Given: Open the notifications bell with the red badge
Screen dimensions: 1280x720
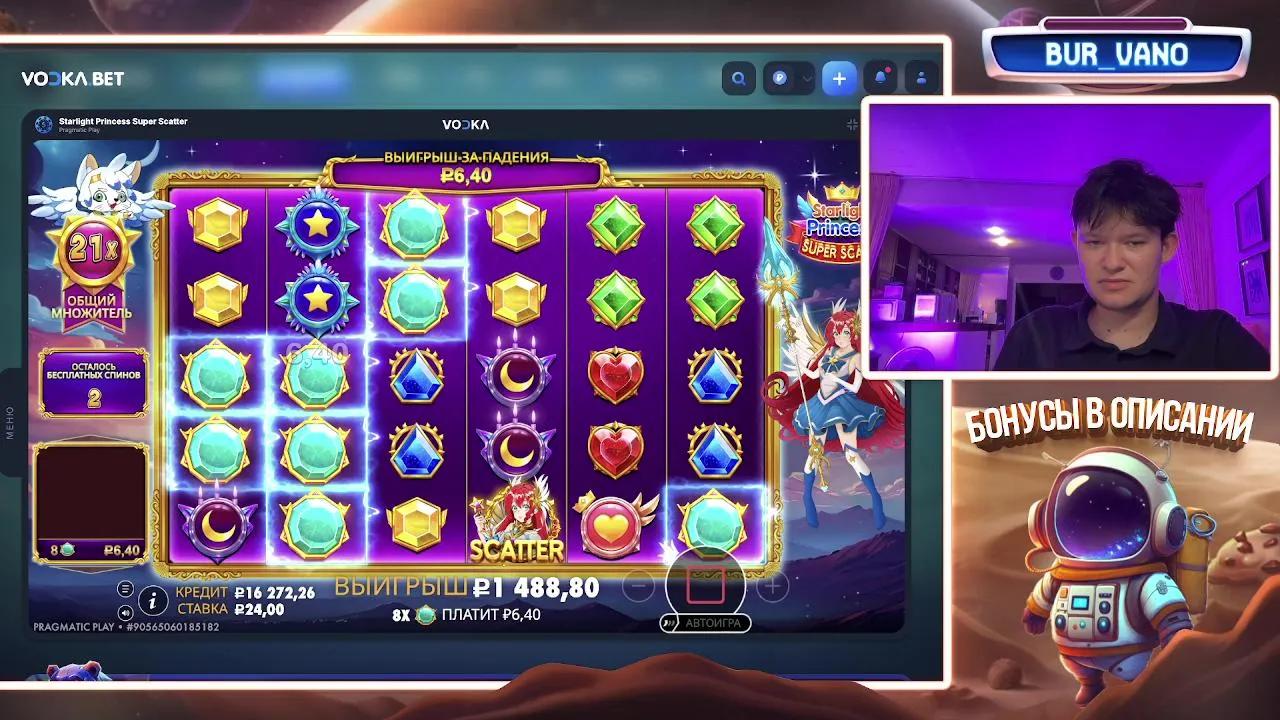Looking at the screenshot, I should click(x=881, y=77).
